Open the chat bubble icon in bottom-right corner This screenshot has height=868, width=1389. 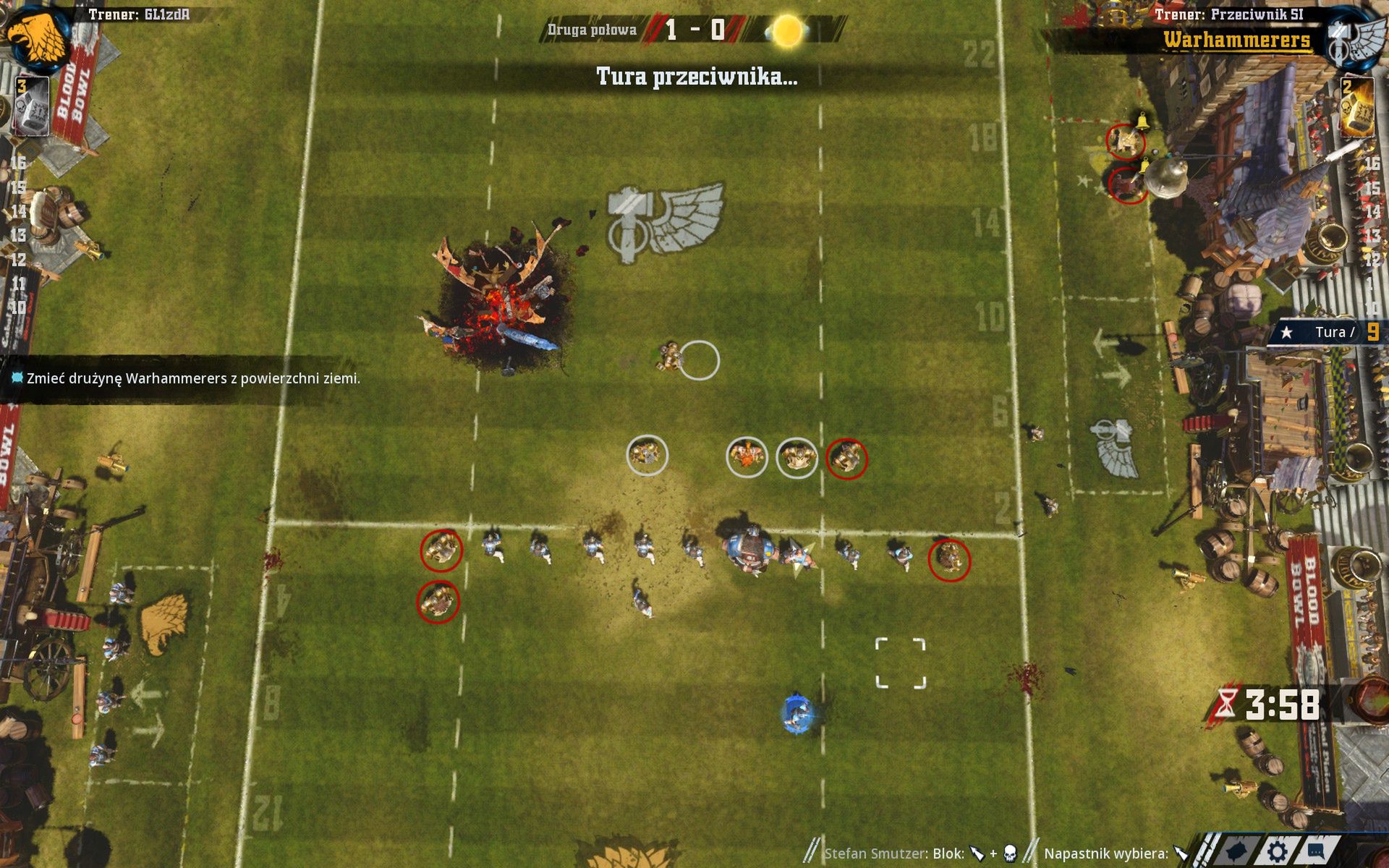pyautogui.click(x=1315, y=852)
